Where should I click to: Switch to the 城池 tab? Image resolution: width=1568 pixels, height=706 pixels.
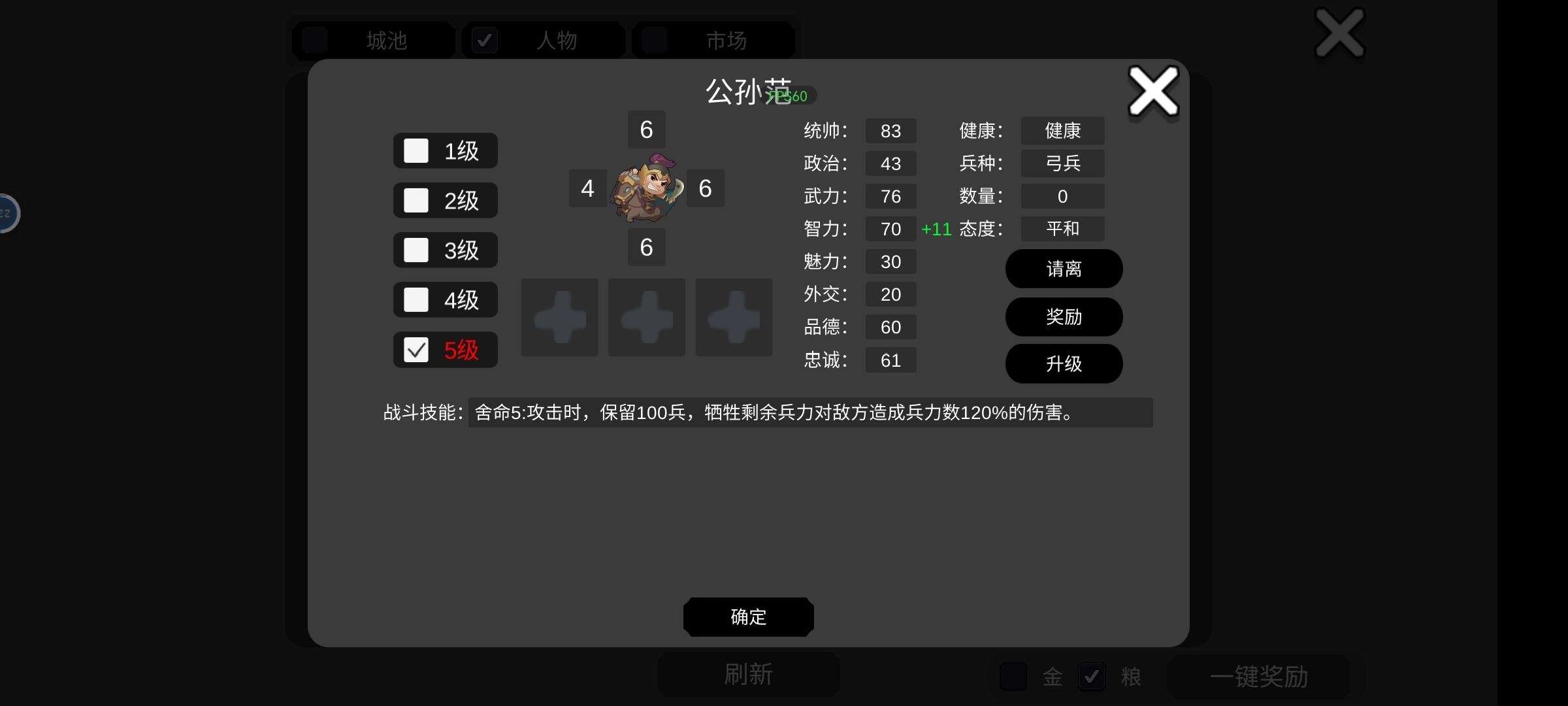(372, 40)
